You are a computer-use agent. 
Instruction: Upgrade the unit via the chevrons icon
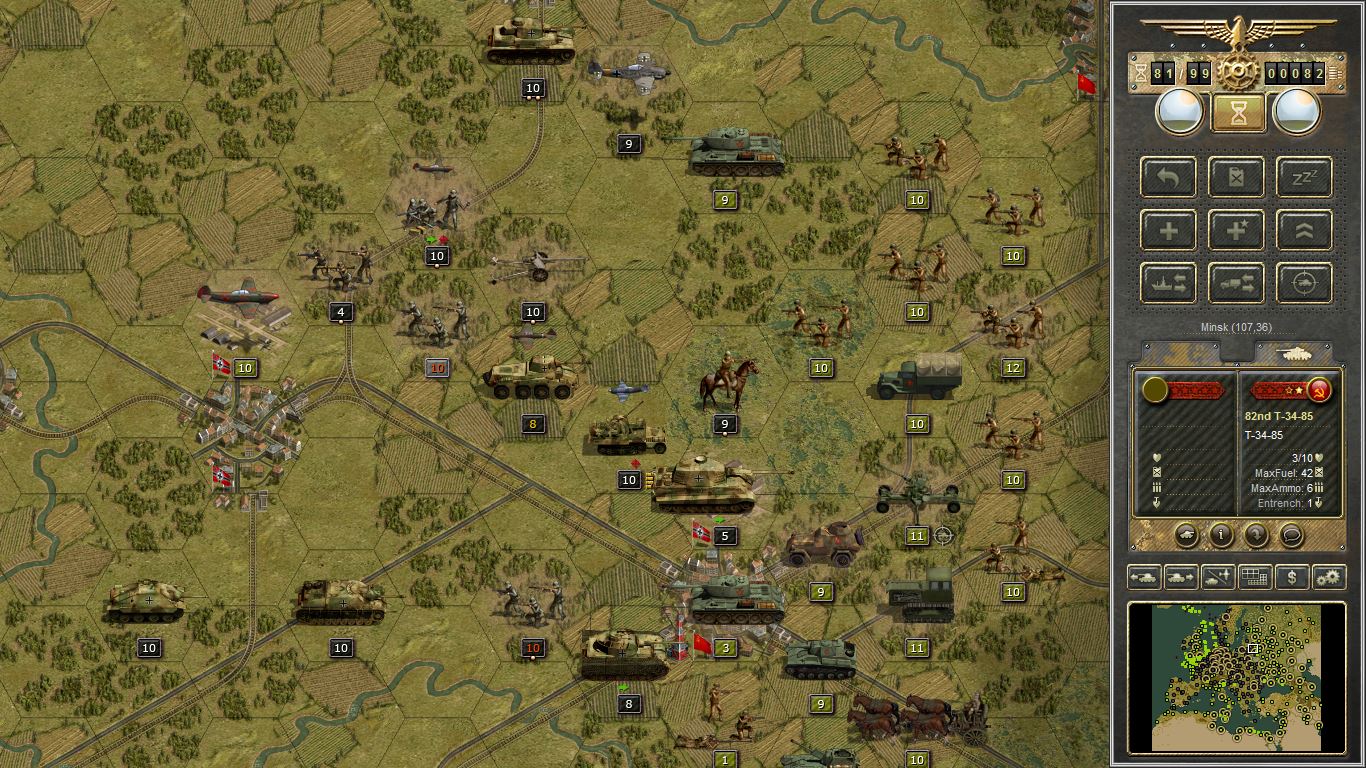pos(1302,230)
